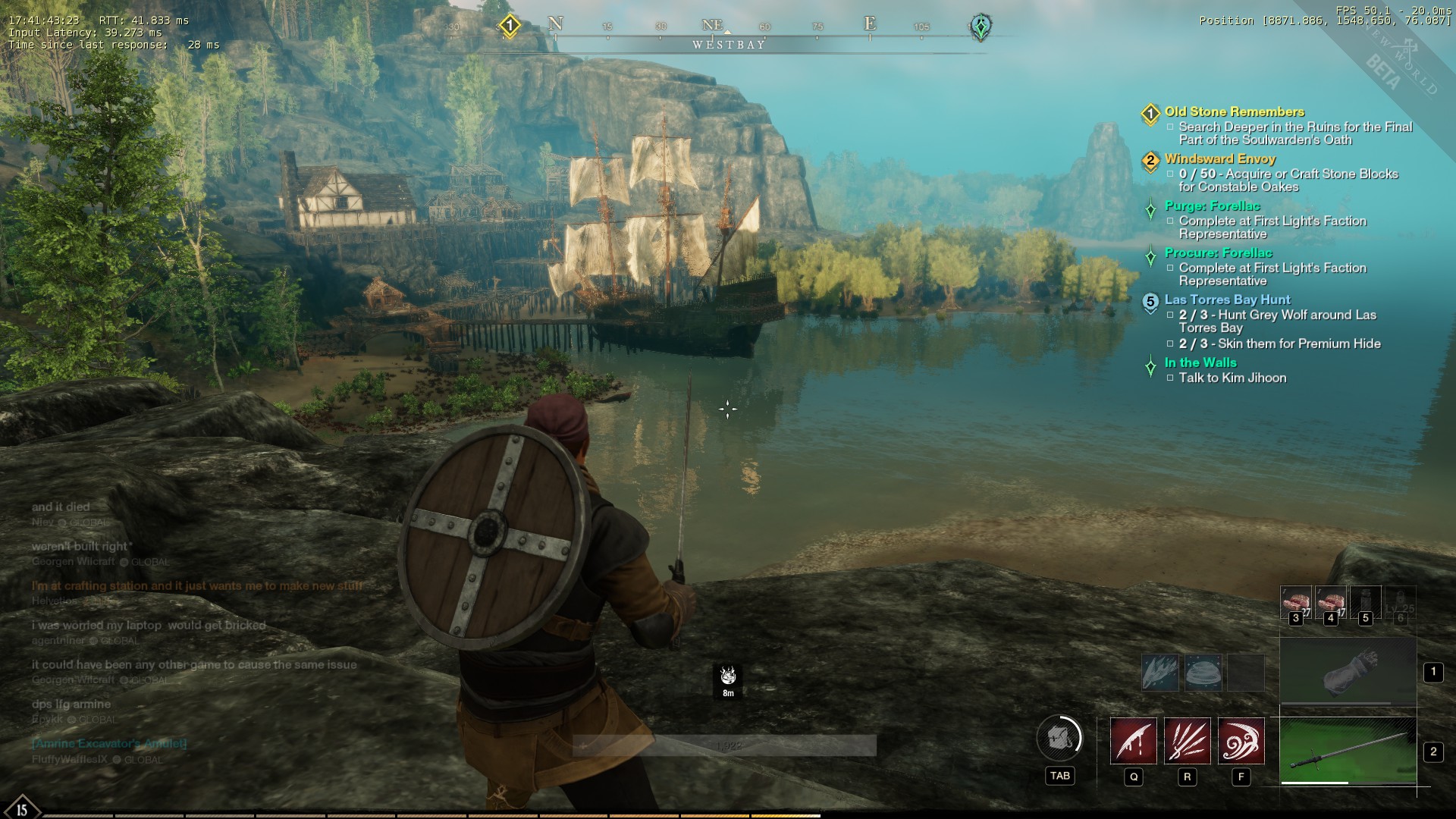Screen dimensions: 1456x819
Task: Activate the ice spike ability icon
Action: pyautogui.click(x=1160, y=673)
